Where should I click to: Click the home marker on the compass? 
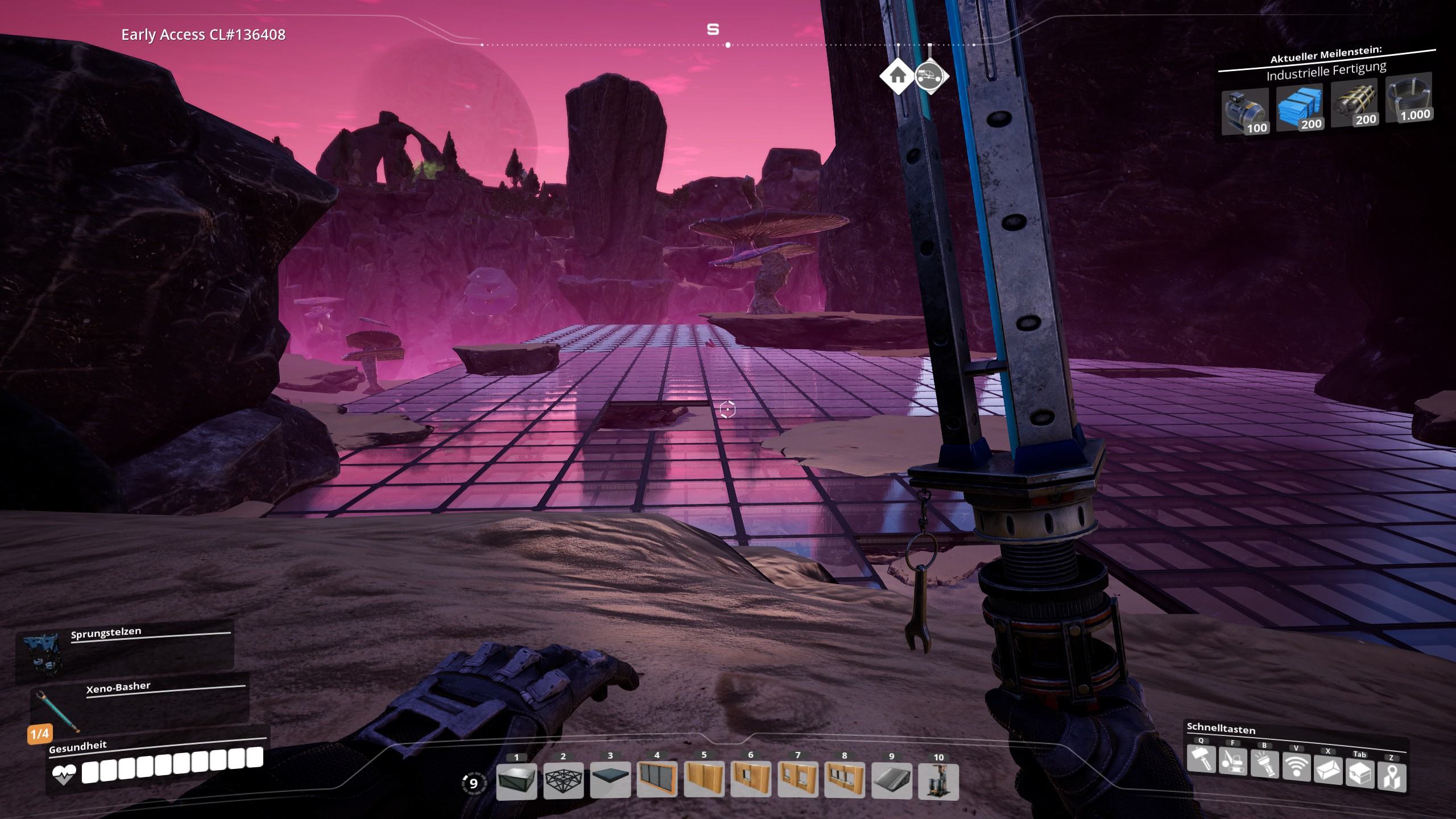(x=897, y=75)
